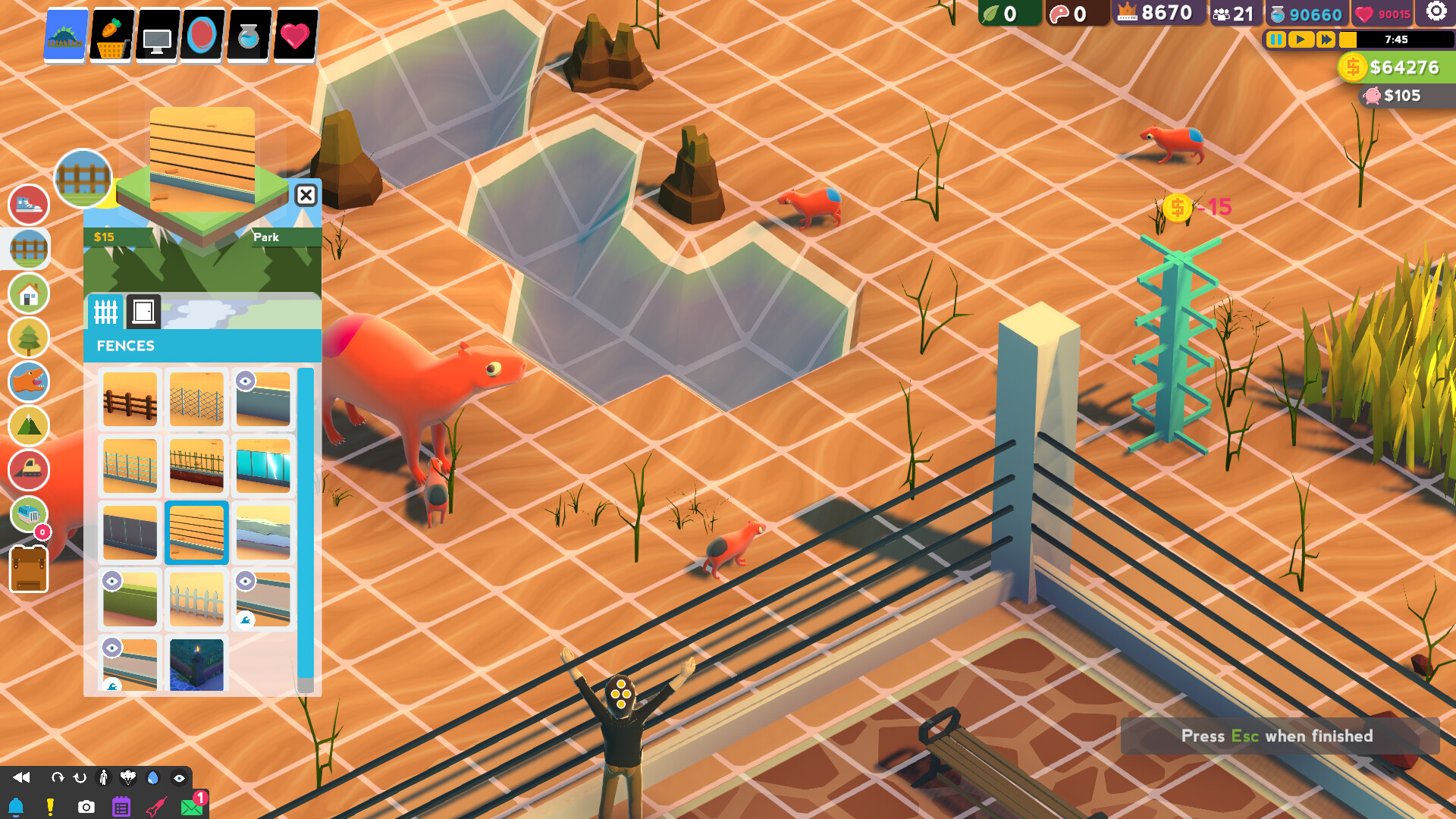
Task: Switch to the gates tab in the Fences panel
Action: point(143,311)
